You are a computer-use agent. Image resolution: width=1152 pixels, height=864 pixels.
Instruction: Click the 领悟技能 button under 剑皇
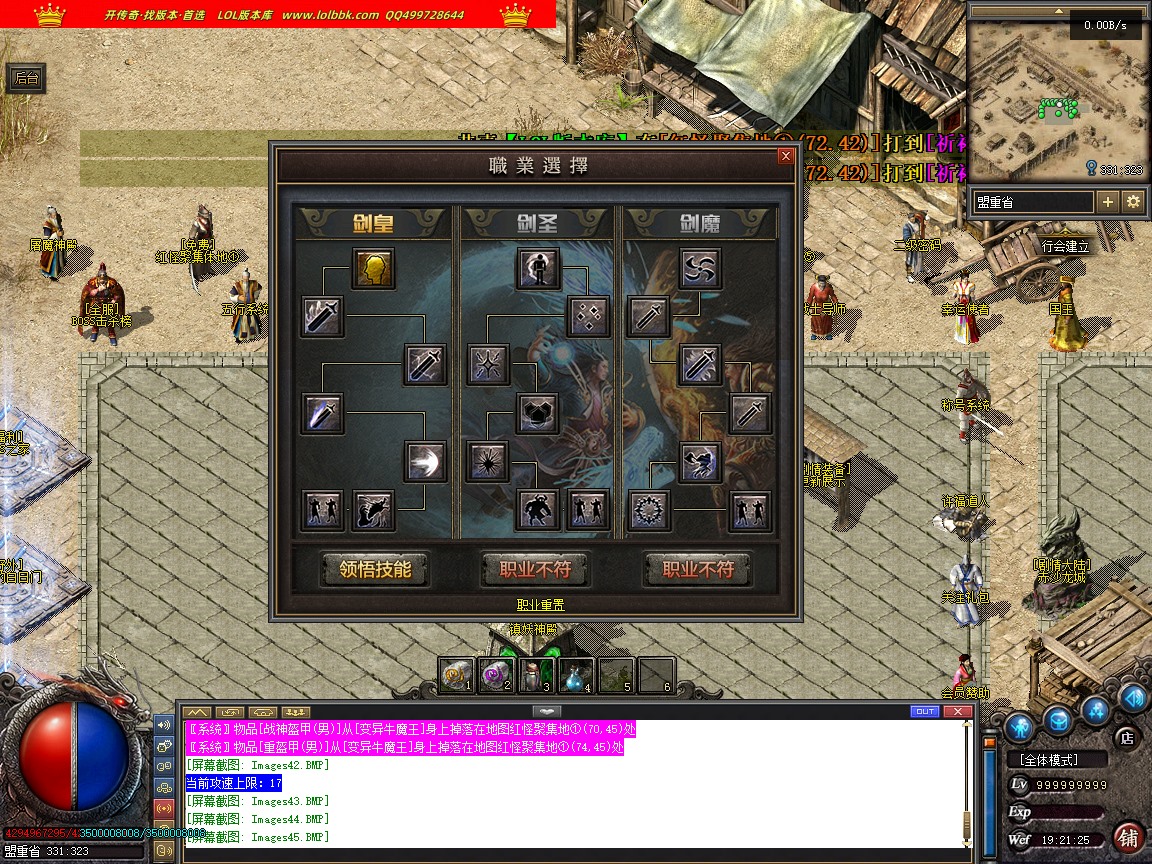coord(375,569)
